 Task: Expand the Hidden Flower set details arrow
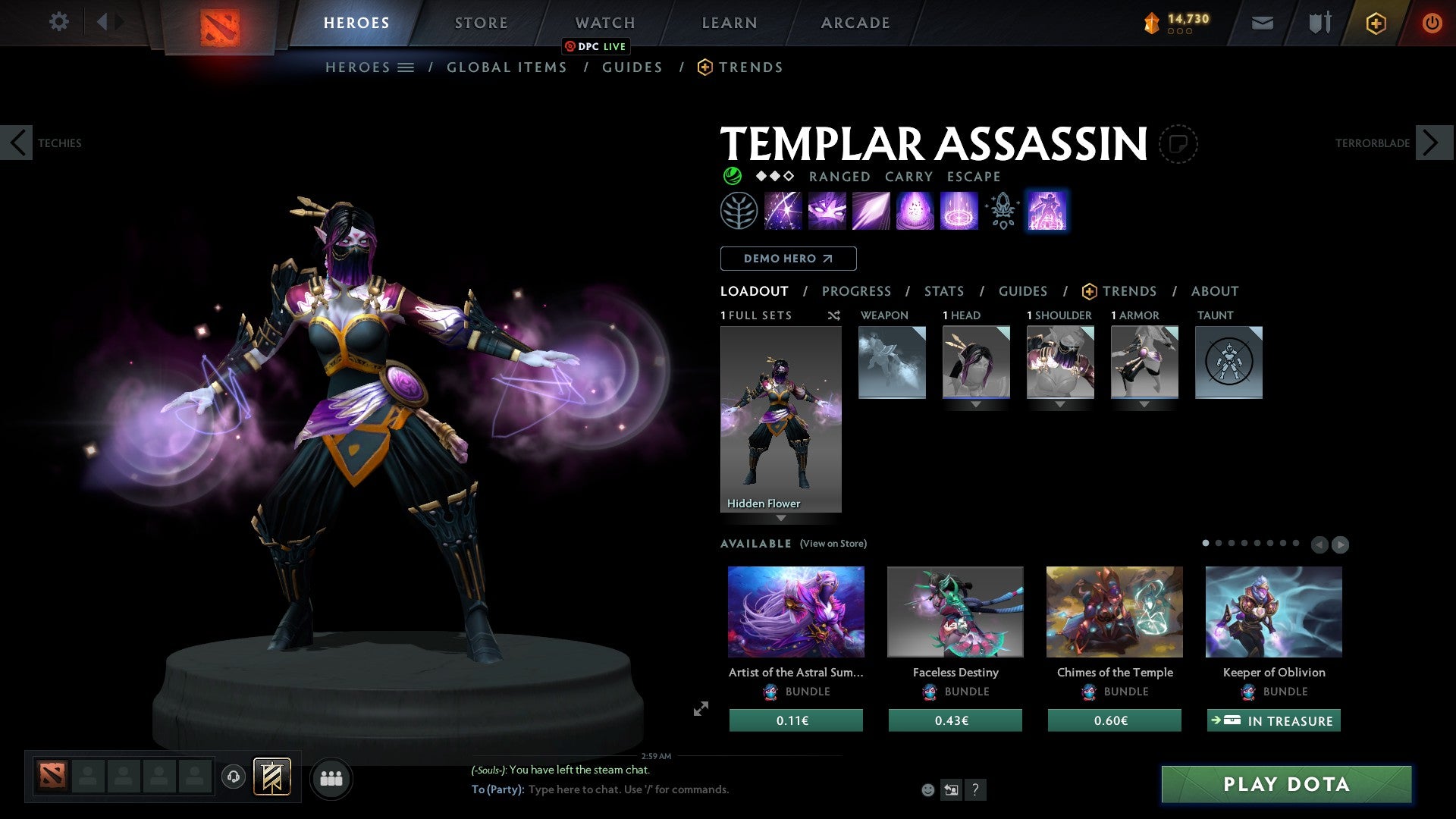[x=782, y=519]
